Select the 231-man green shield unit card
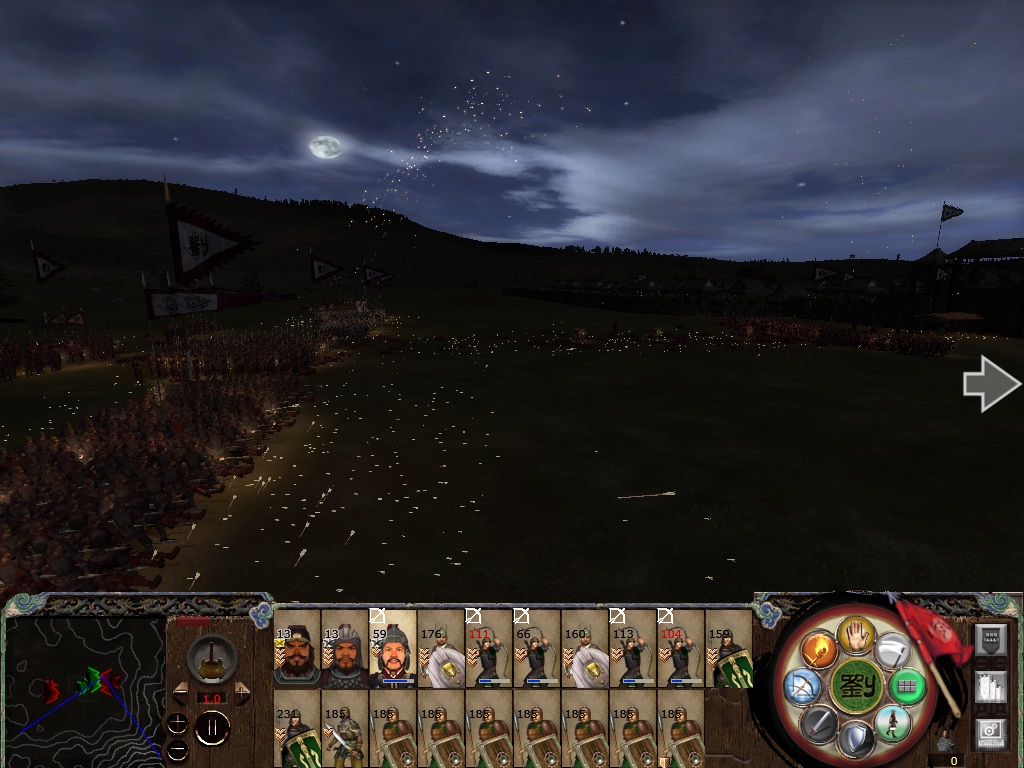Screen dimensions: 1024x768 [x=297, y=730]
